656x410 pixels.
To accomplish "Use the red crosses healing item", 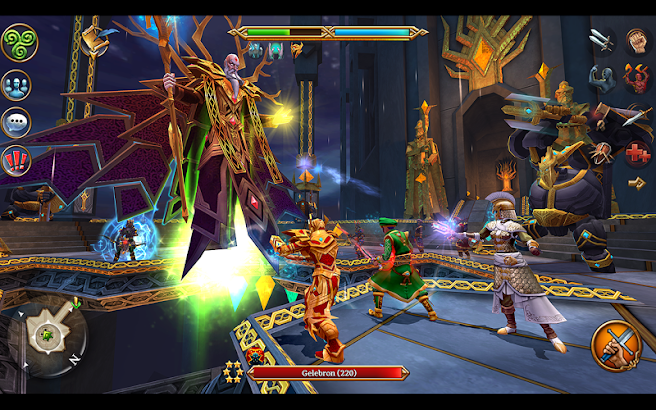I will click(637, 153).
